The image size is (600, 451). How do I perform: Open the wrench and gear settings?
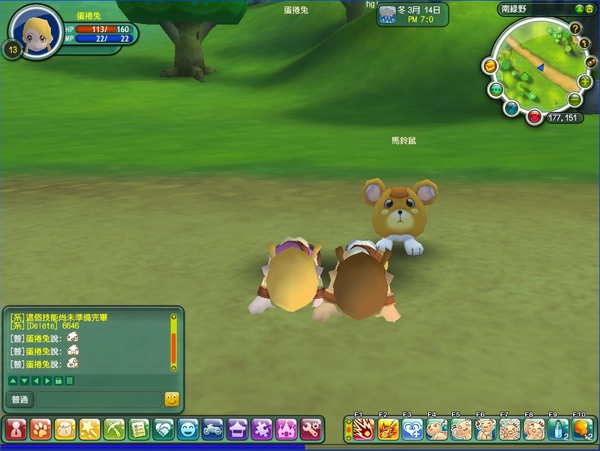310,429
